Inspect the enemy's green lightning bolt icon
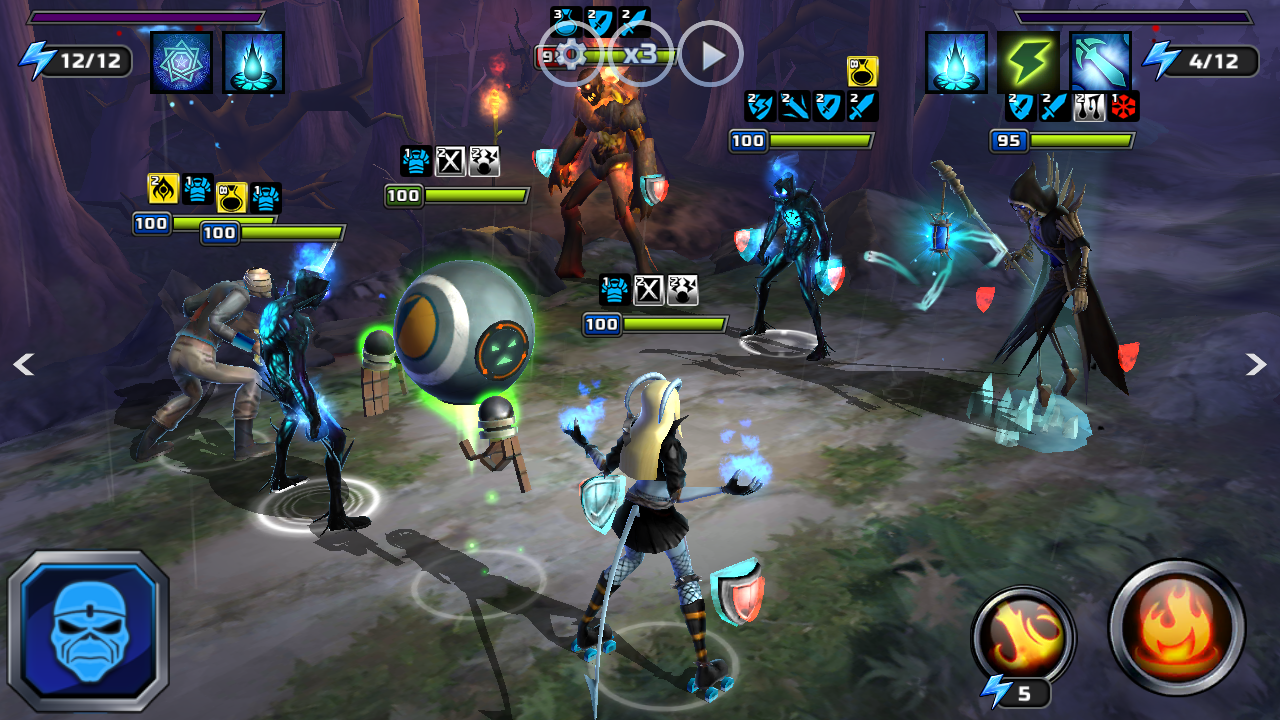This screenshot has width=1280, height=720. tap(1028, 62)
